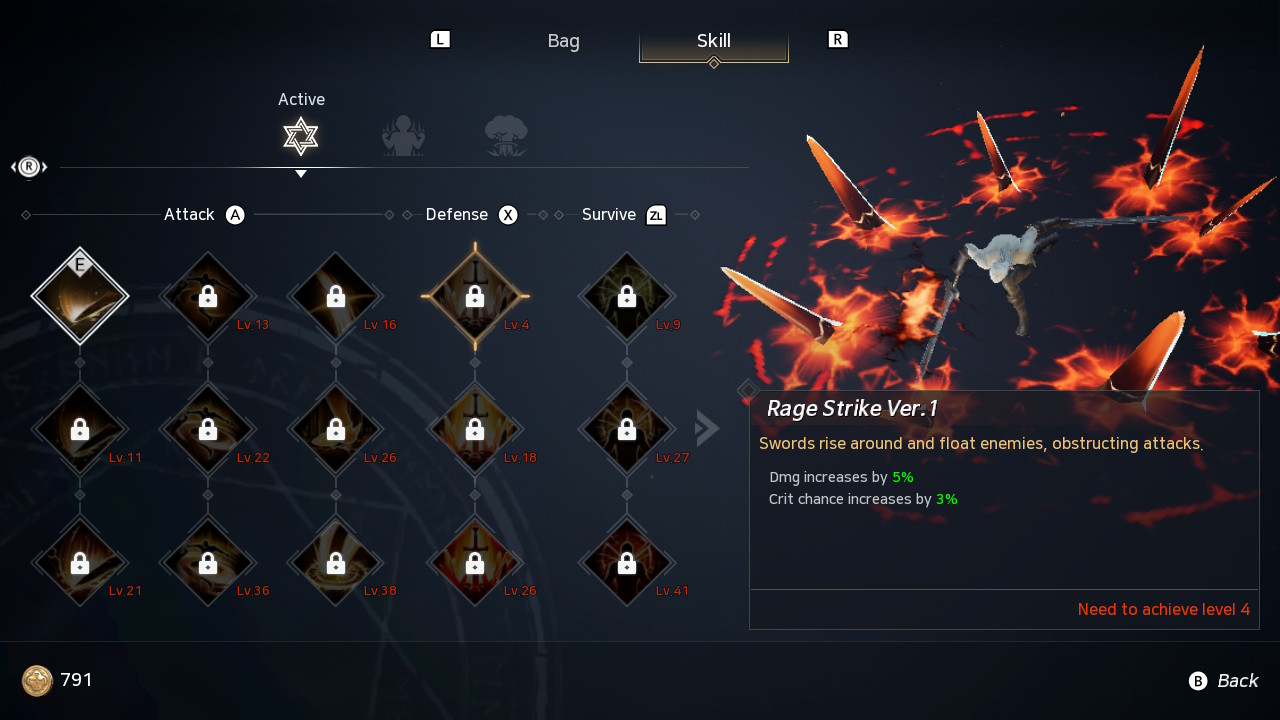Select the locked Lv.41 survive skill
Screen dimensions: 1280x720
pyautogui.click(x=627, y=562)
